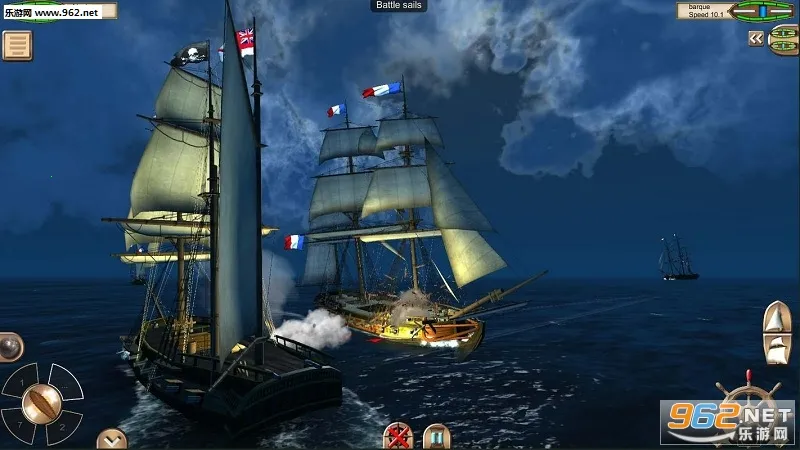The image size is (800, 450).
Task: Collapse the ship panel with double-arrow button
Action: point(756,38)
